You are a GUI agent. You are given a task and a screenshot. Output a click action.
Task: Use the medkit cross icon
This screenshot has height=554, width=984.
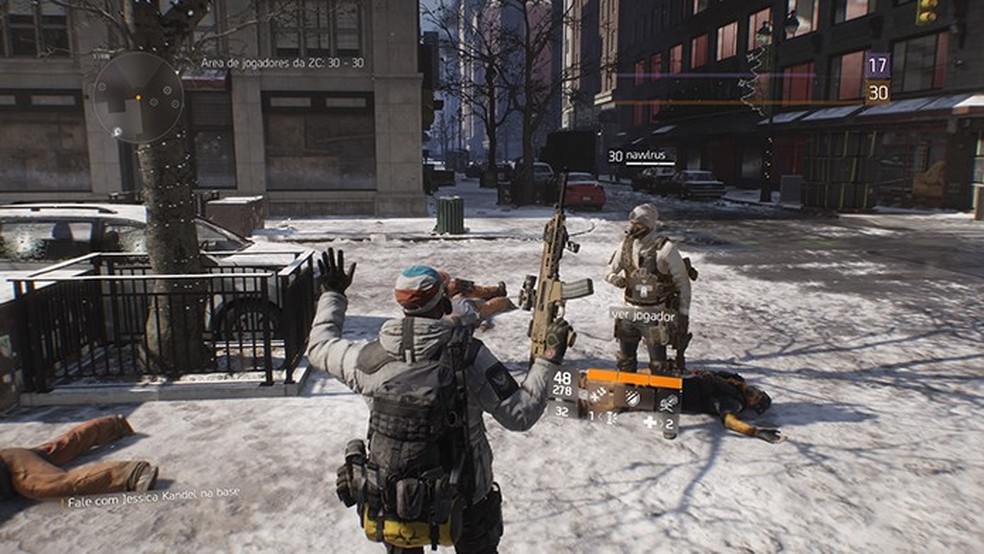[650, 422]
